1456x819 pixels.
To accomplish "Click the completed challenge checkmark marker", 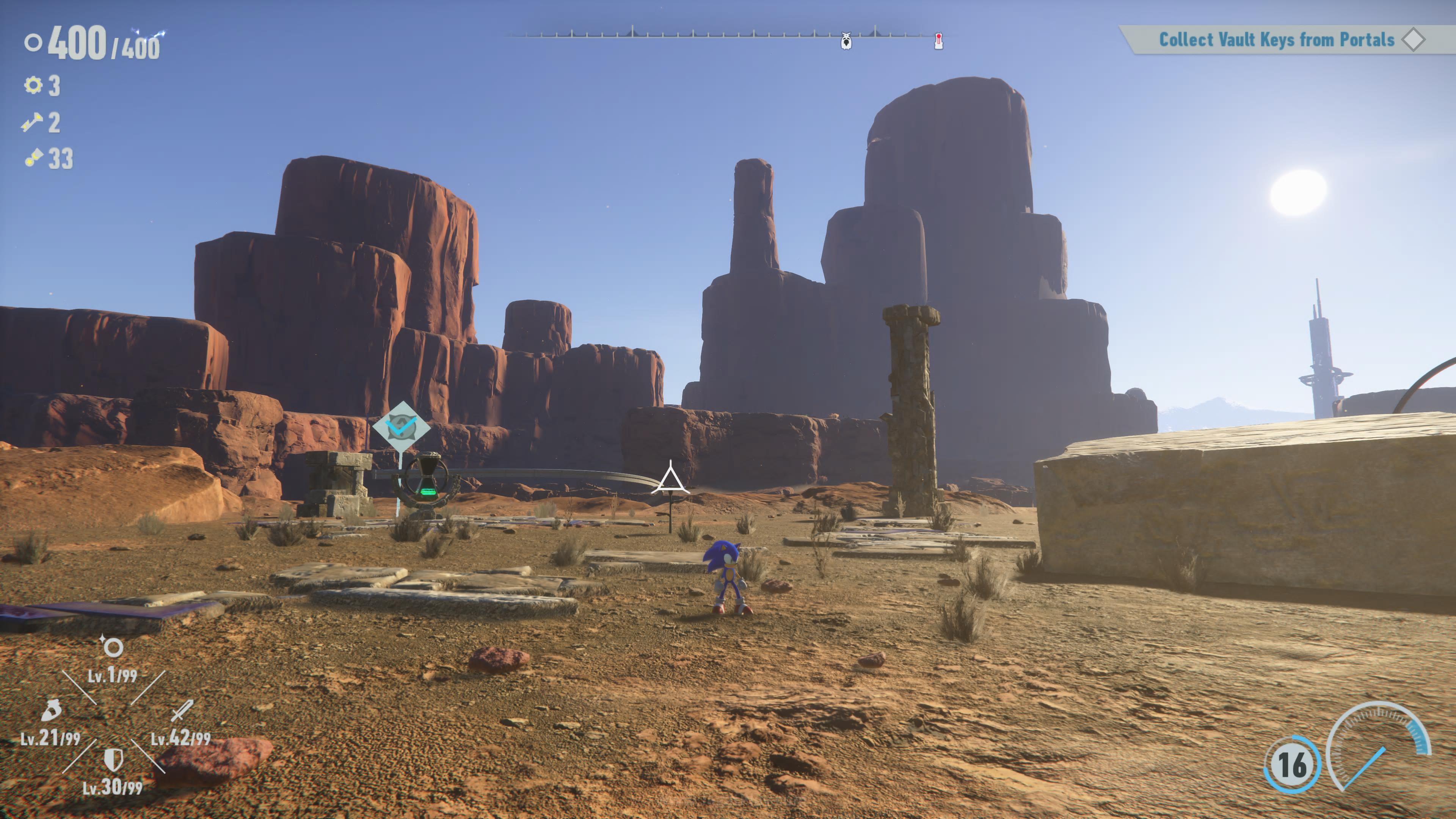I will pos(401,425).
